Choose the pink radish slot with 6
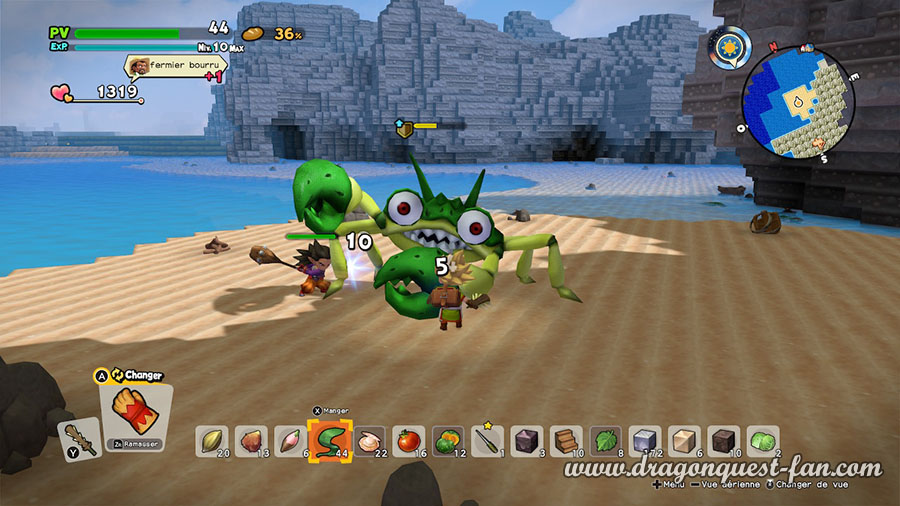 290,441
